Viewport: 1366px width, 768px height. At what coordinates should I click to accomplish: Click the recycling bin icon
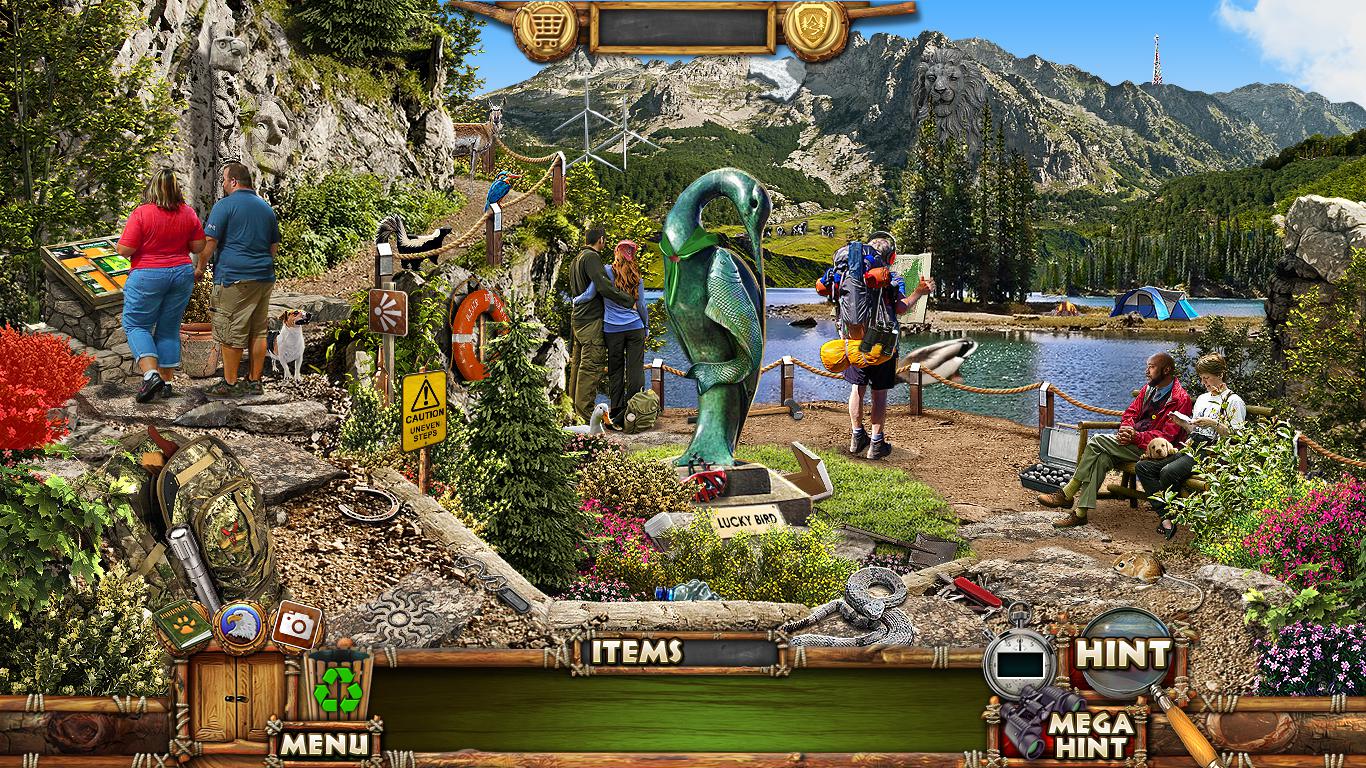tap(338, 687)
